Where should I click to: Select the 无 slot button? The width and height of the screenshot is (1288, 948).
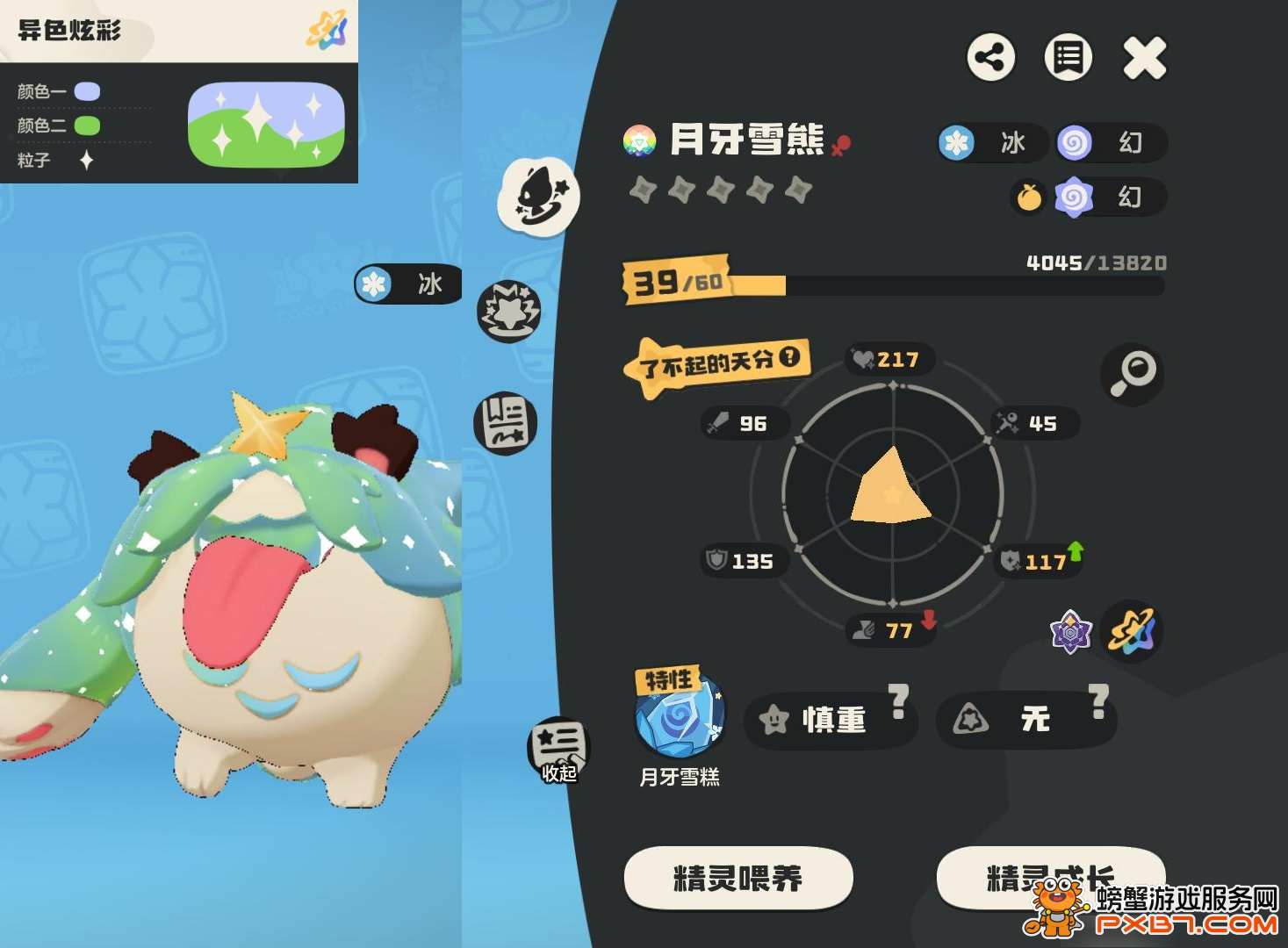coord(1025,720)
